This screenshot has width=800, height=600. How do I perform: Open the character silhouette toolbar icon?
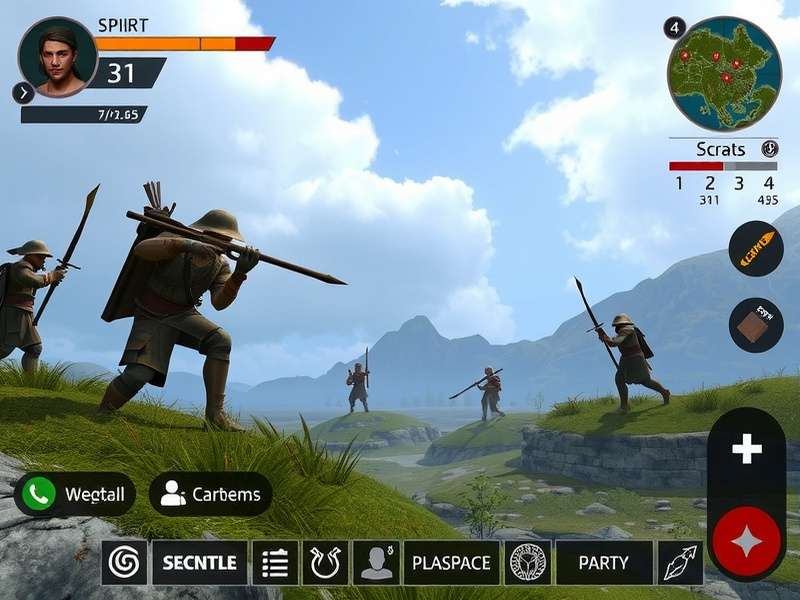click(376, 563)
